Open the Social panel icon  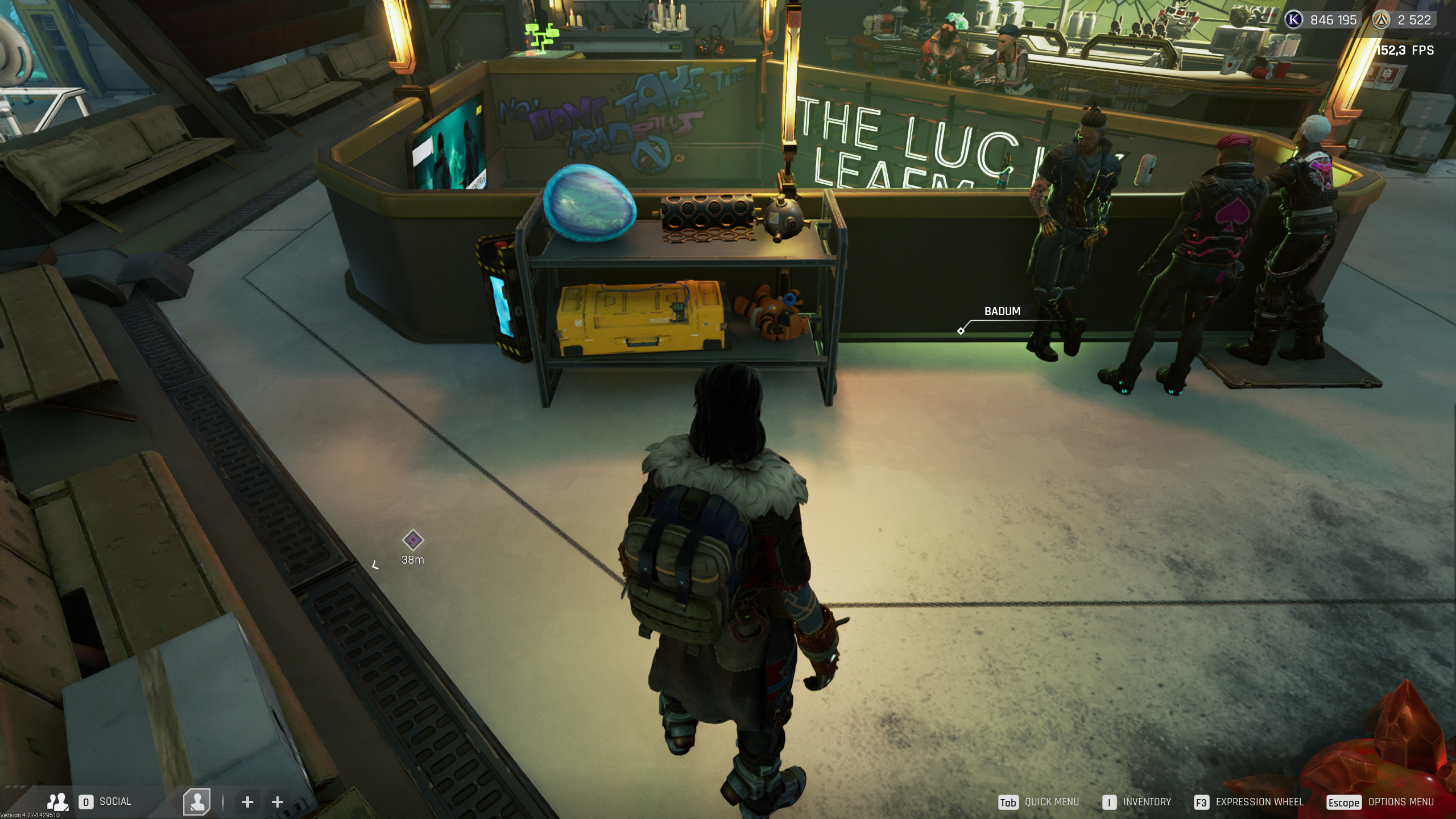tap(57, 802)
